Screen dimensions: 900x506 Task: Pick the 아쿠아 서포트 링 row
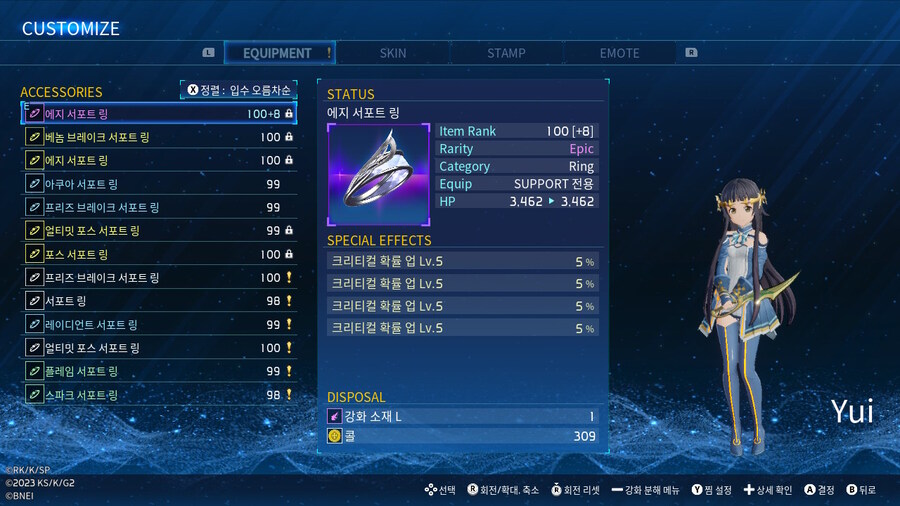click(159, 184)
